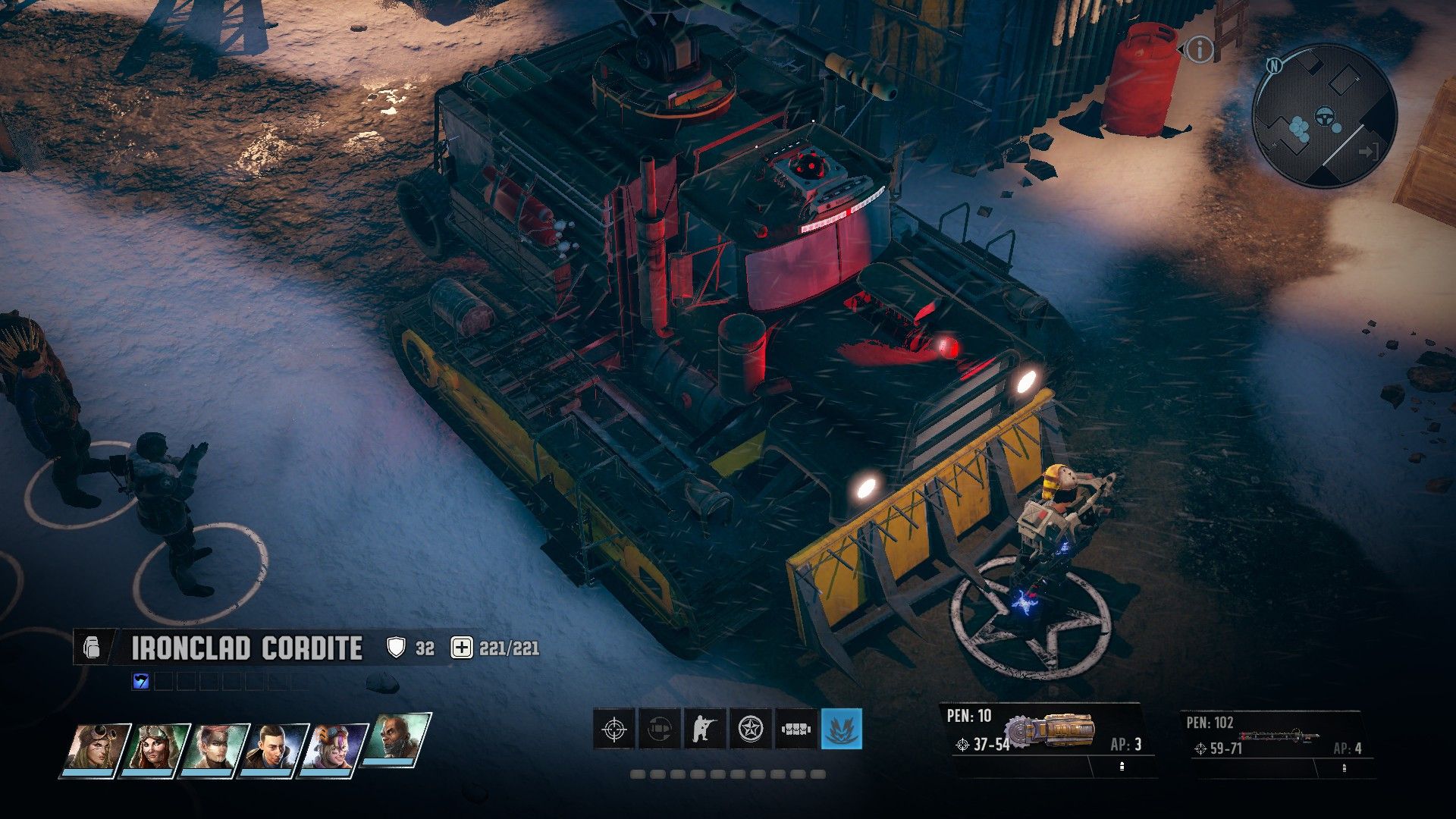Select the red-haired hooded ranger portrait
Screen dimensions: 1456x819
[x=155, y=748]
